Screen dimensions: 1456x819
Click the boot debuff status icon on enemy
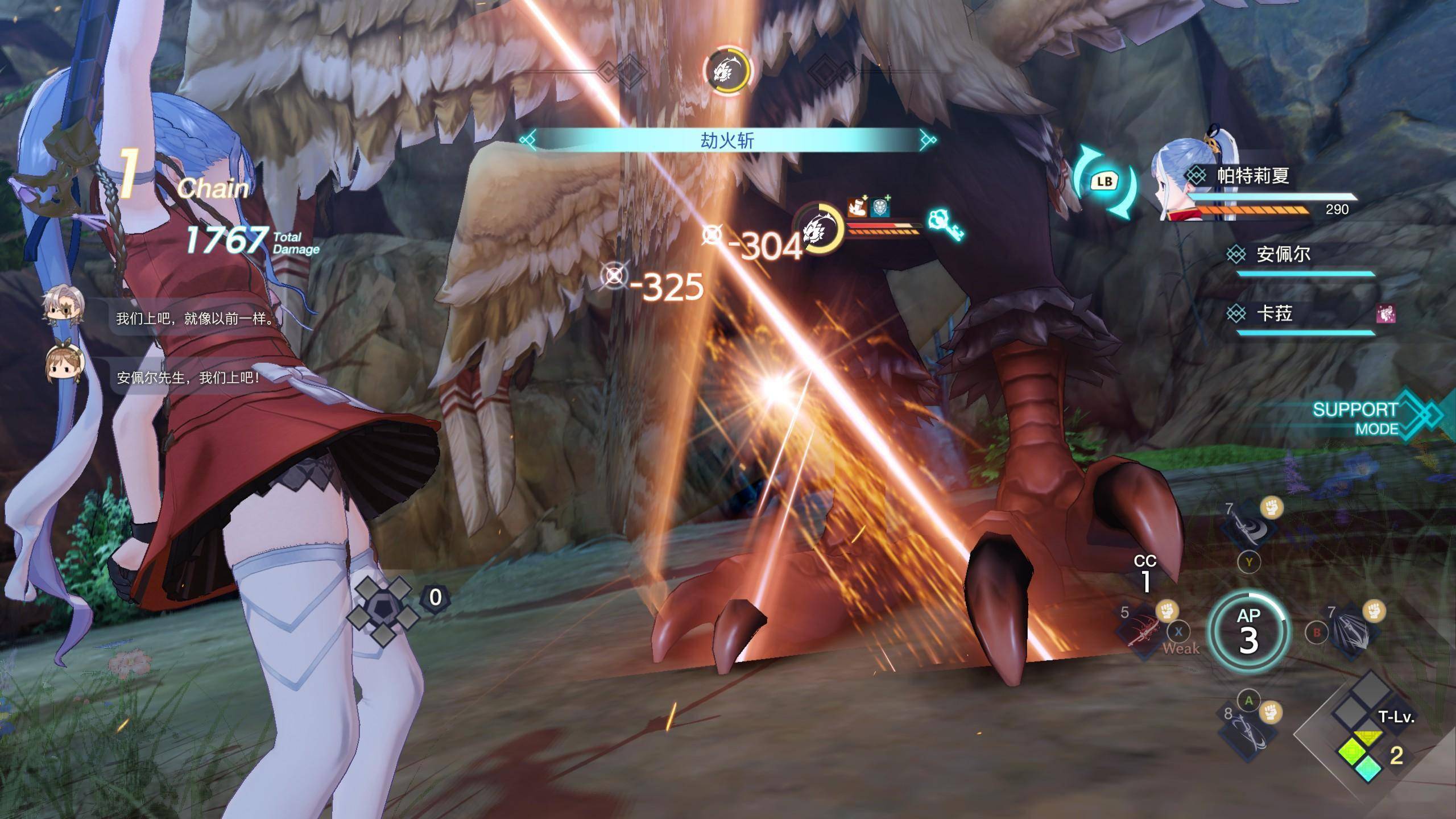coord(856,206)
